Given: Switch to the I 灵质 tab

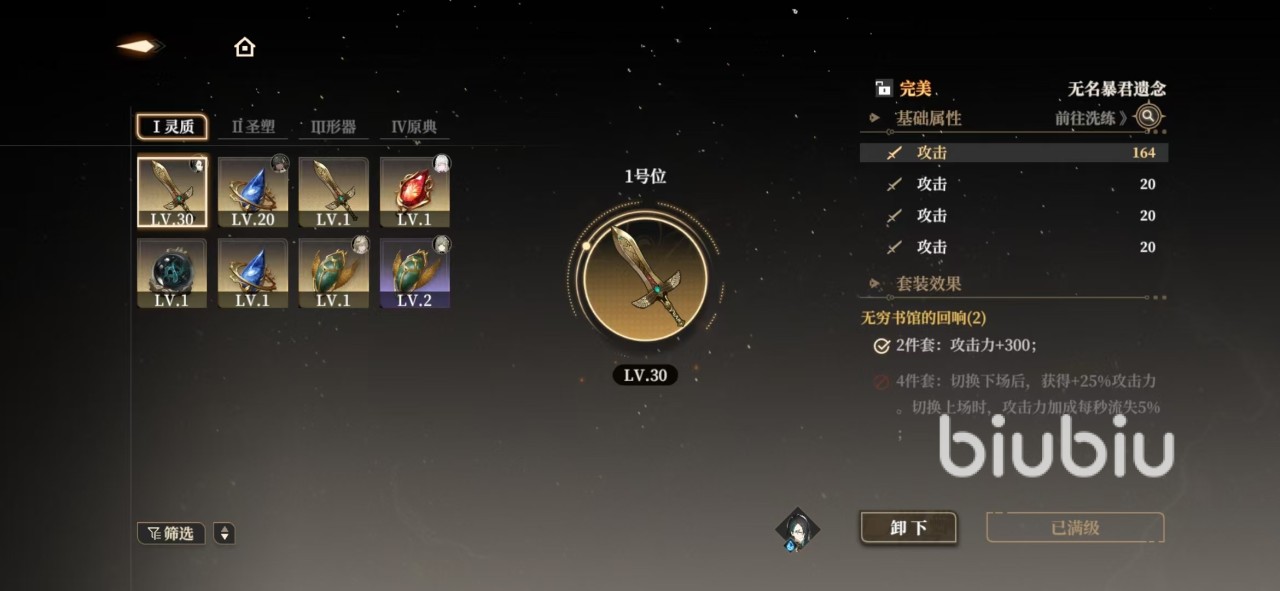Looking at the screenshot, I should 172,127.
